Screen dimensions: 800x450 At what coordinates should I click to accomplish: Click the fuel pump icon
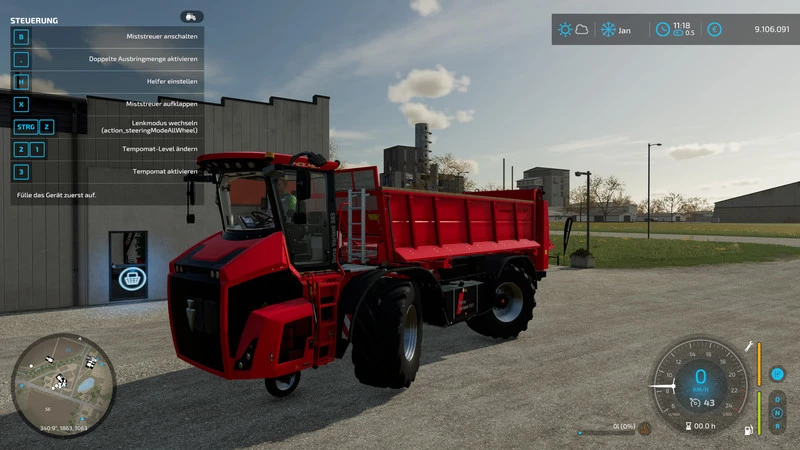coord(747,430)
